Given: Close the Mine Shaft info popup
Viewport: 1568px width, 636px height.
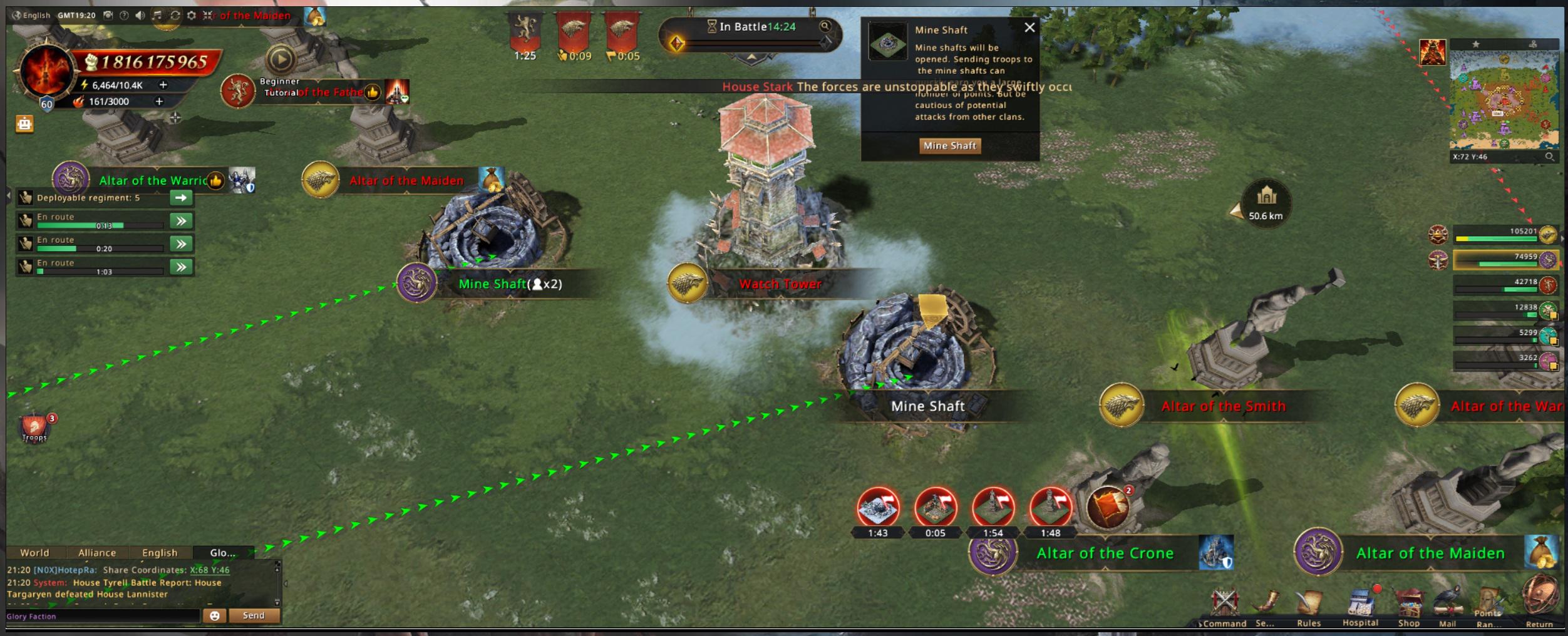Looking at the screenshot, I should click(x=1029, y=28).
